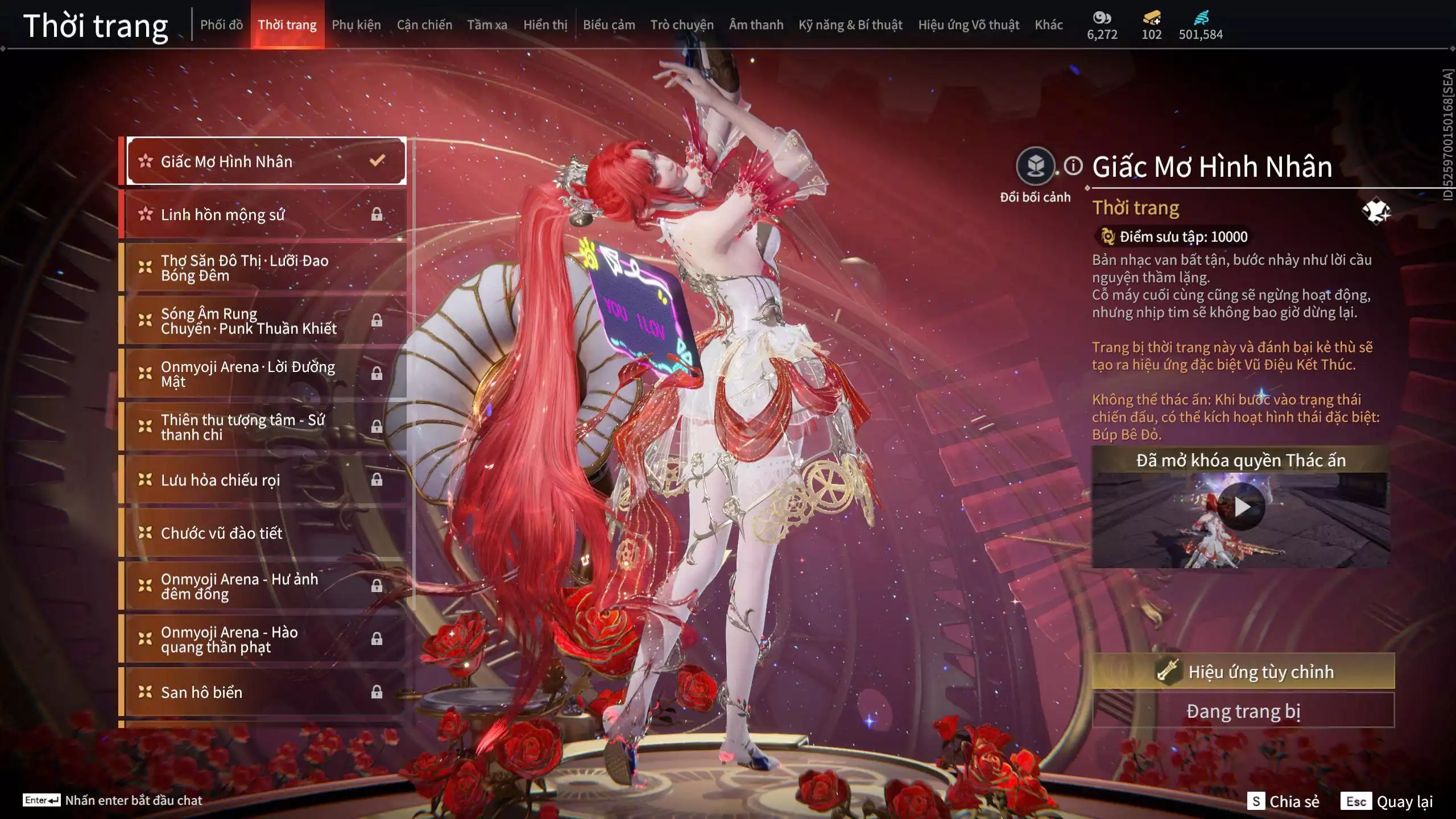Open Hiệu ứng tùy chỉnh custom effects

point(1243,672)
